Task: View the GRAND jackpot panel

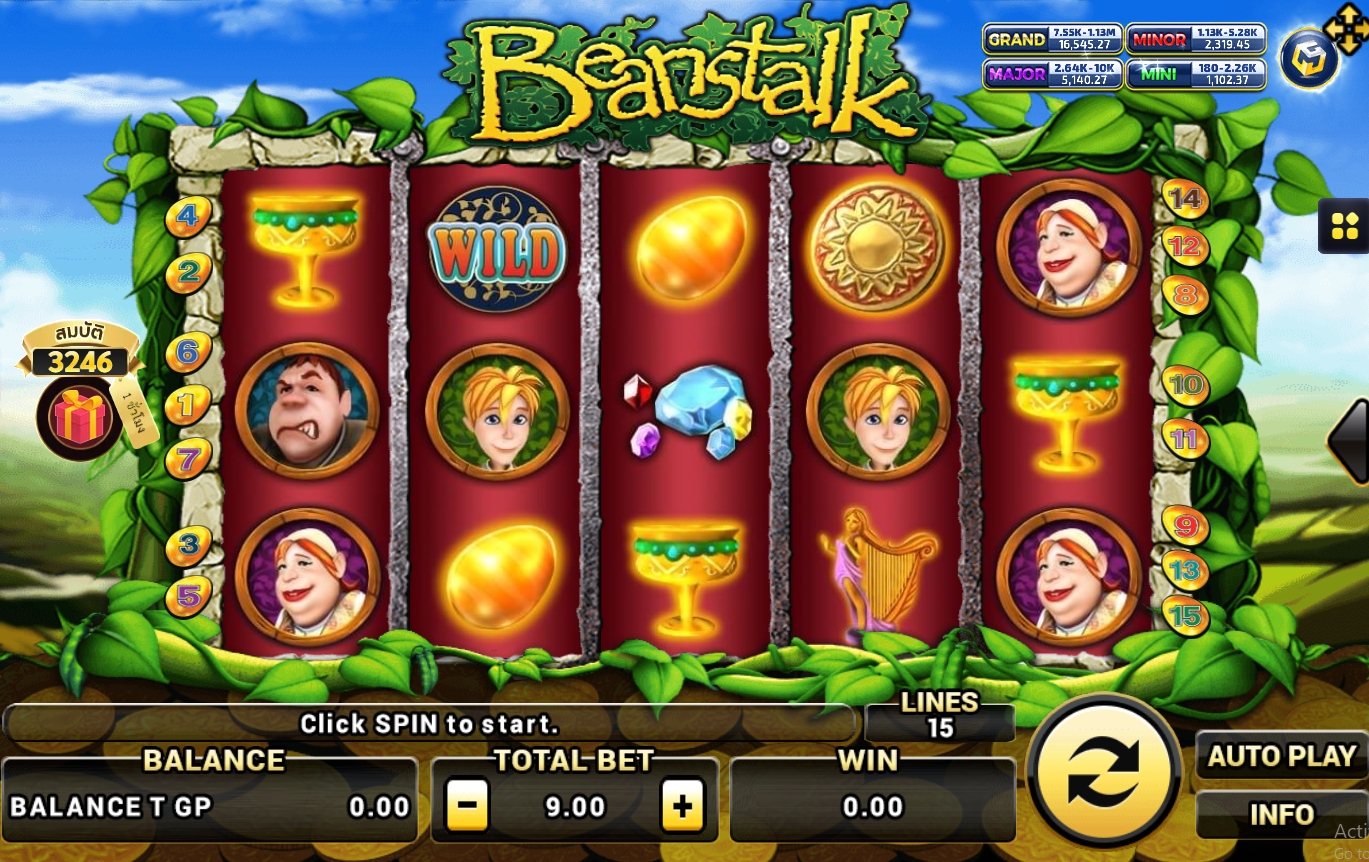Action: [x=1051, y=39]
